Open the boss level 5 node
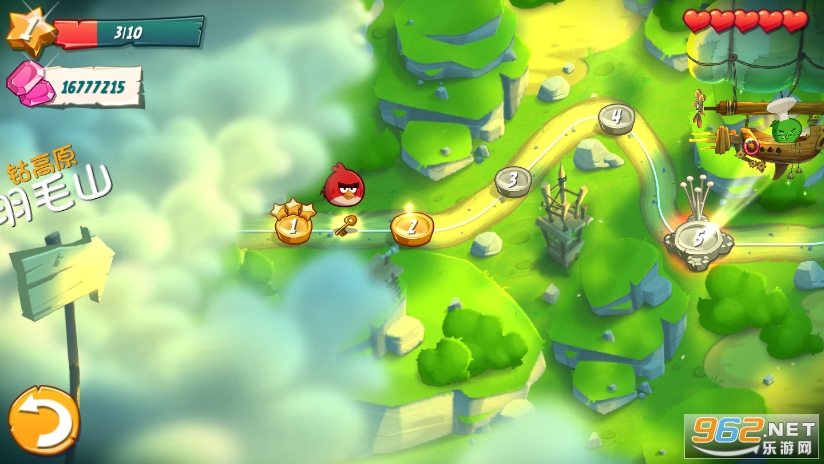Screen dimensions: 824x464 pyautogui.click(x=699, y=240)
